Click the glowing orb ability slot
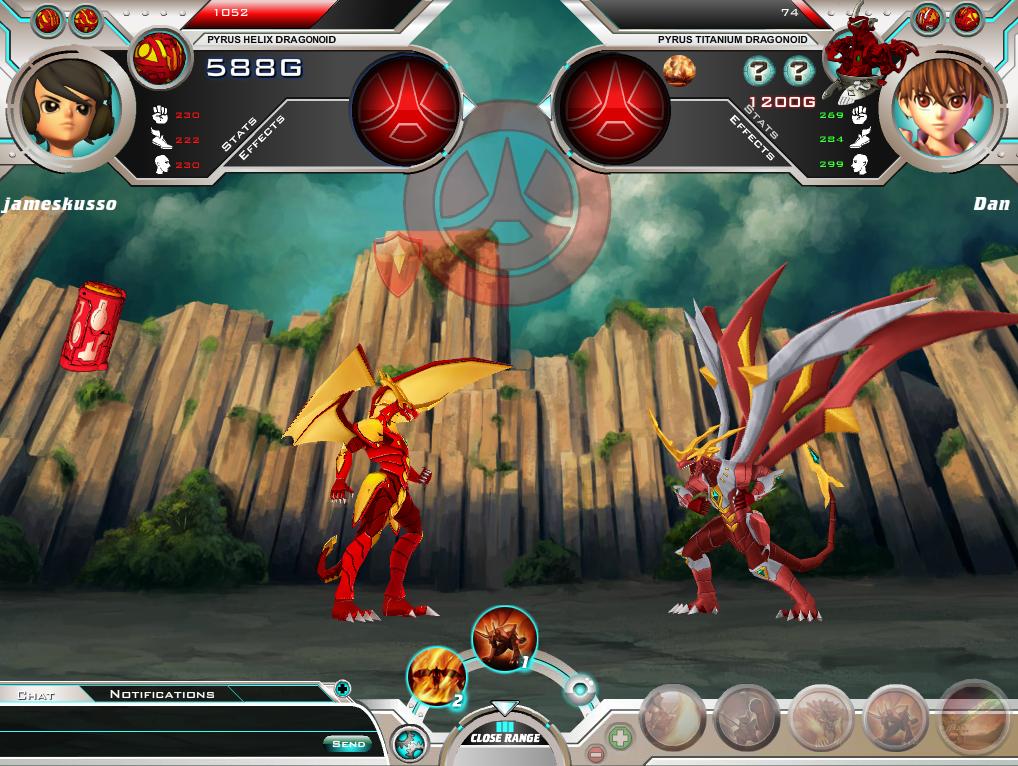Screen dimensions: 1018x766 coord(580,689)
